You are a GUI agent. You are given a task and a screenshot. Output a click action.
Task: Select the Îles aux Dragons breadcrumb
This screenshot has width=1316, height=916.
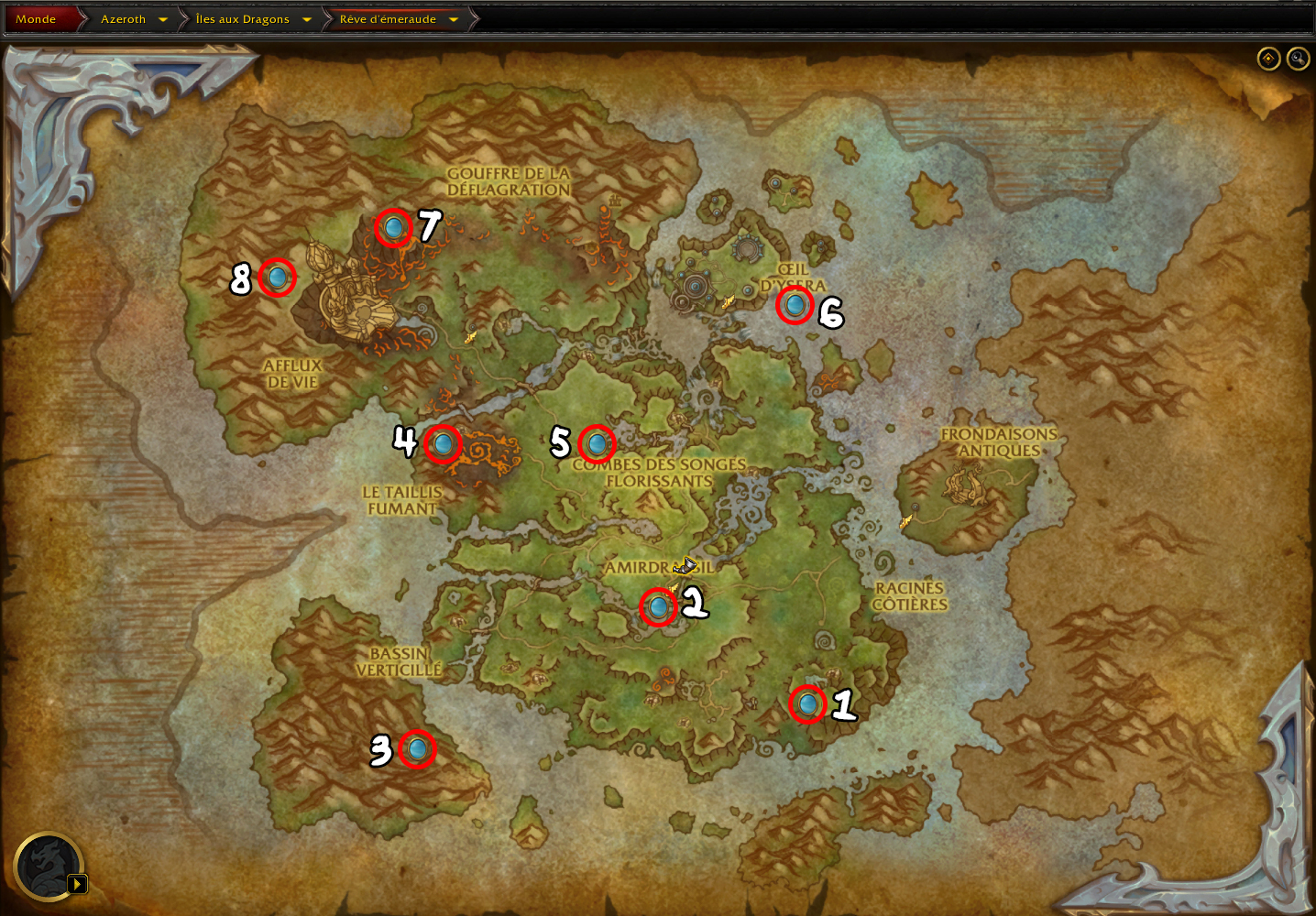coord(242,19)
